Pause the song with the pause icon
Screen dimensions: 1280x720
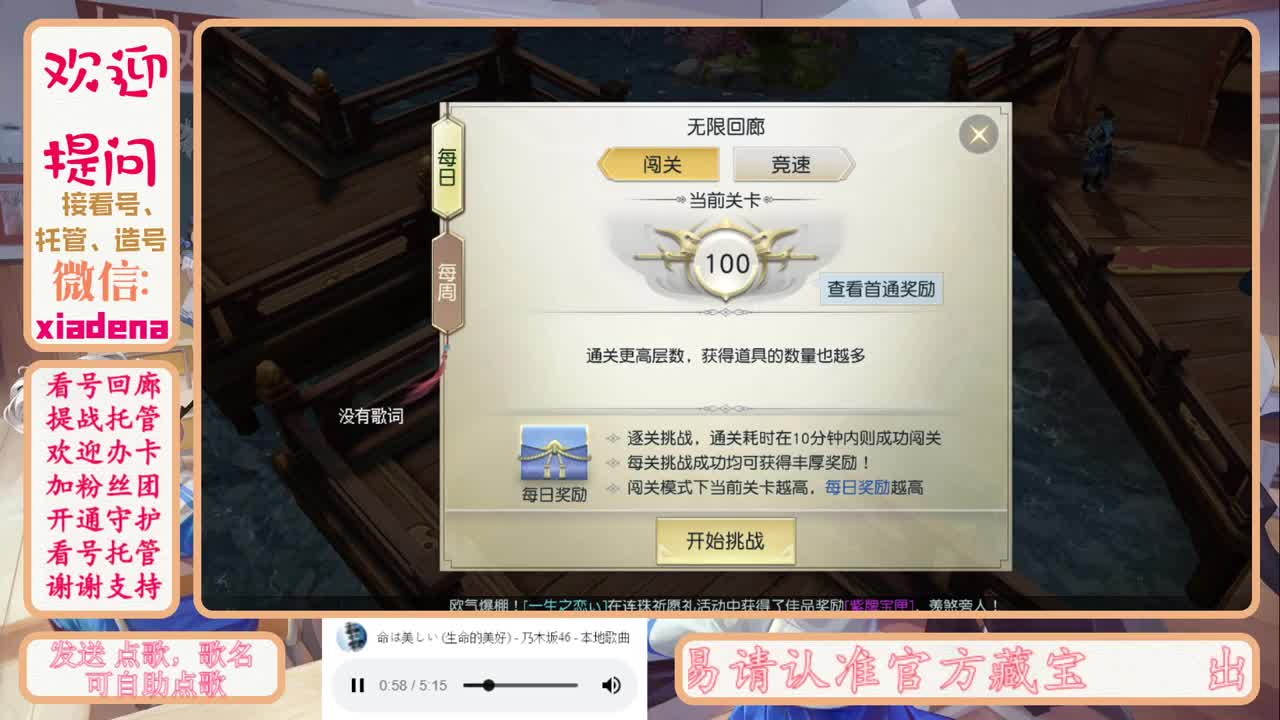(356, 686)
